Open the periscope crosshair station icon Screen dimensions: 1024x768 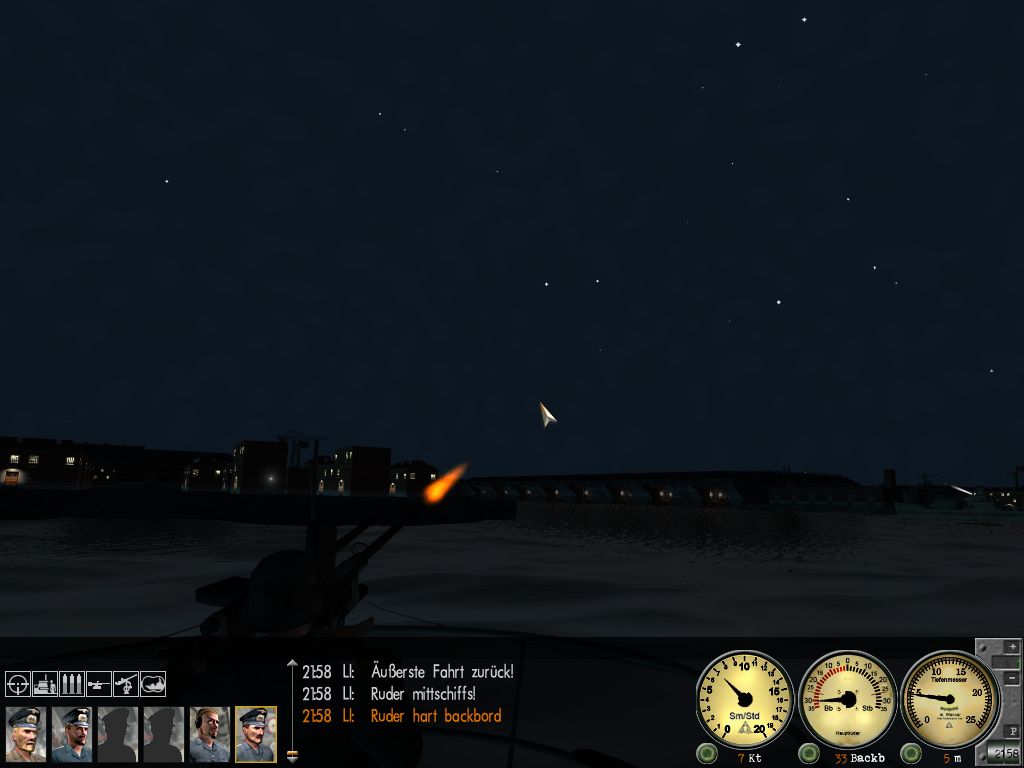click(x=18, y=684)
